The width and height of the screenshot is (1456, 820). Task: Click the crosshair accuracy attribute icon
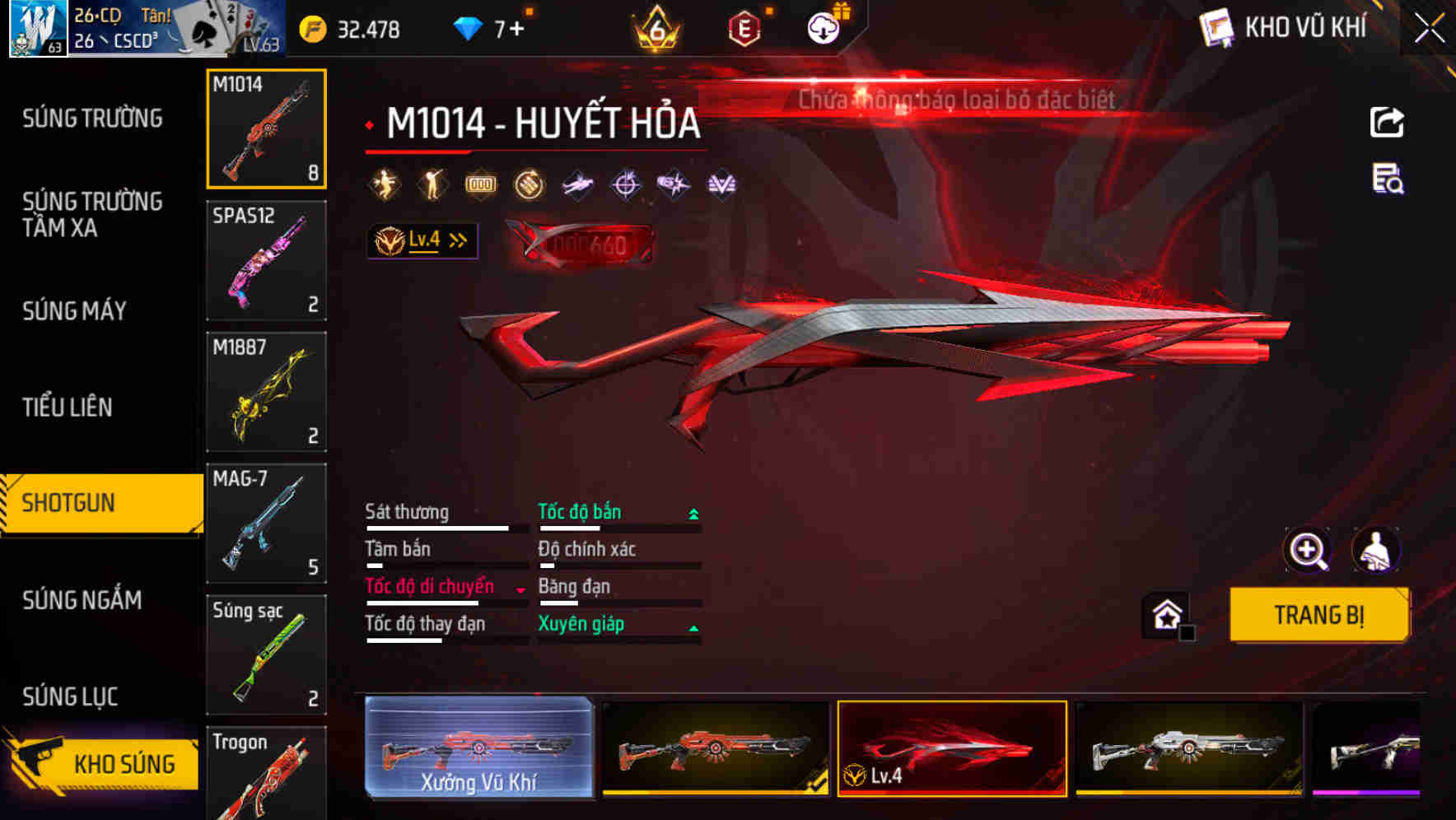[x=625, y=184]
